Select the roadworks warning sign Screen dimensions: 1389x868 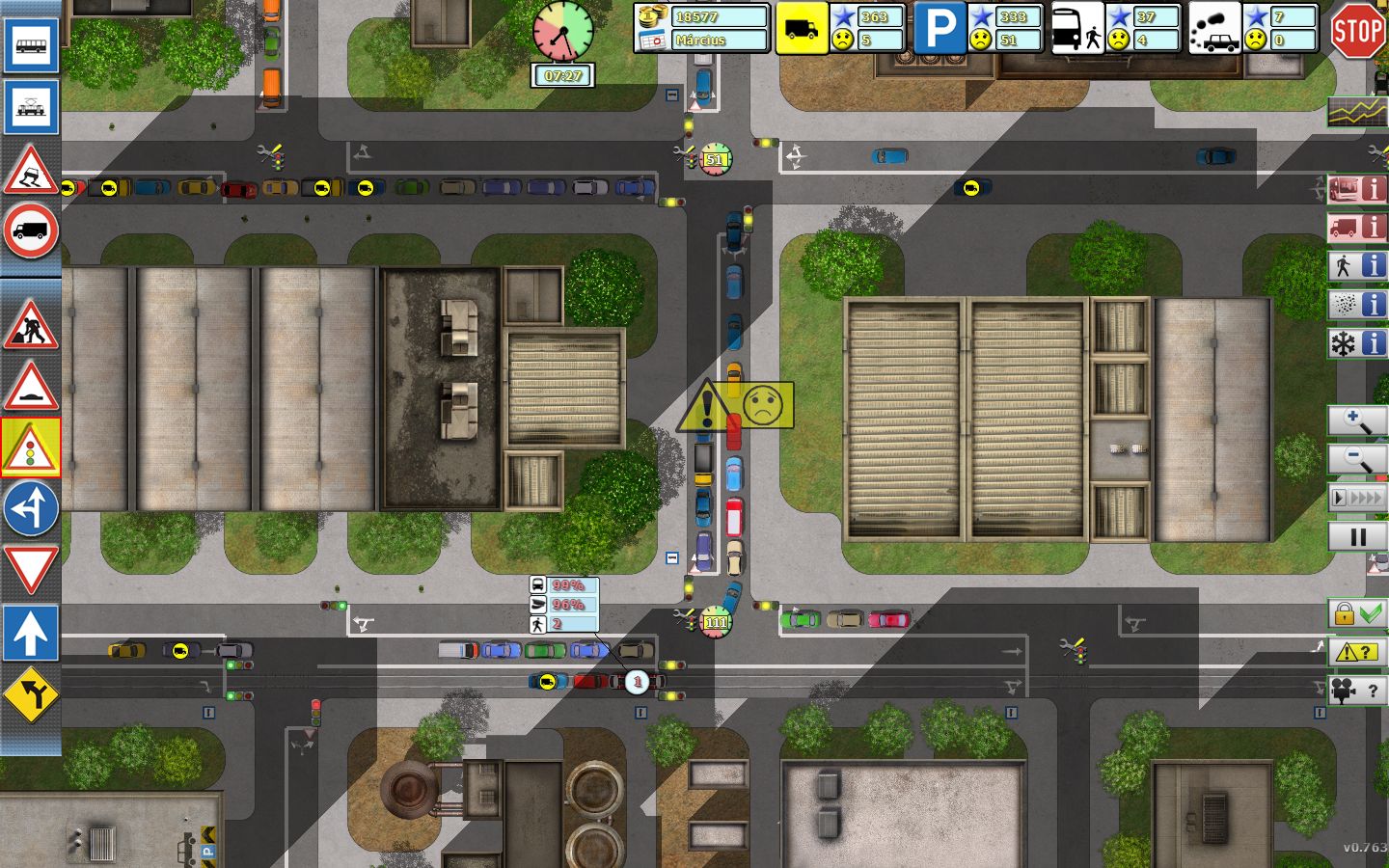tap(31, 324)
